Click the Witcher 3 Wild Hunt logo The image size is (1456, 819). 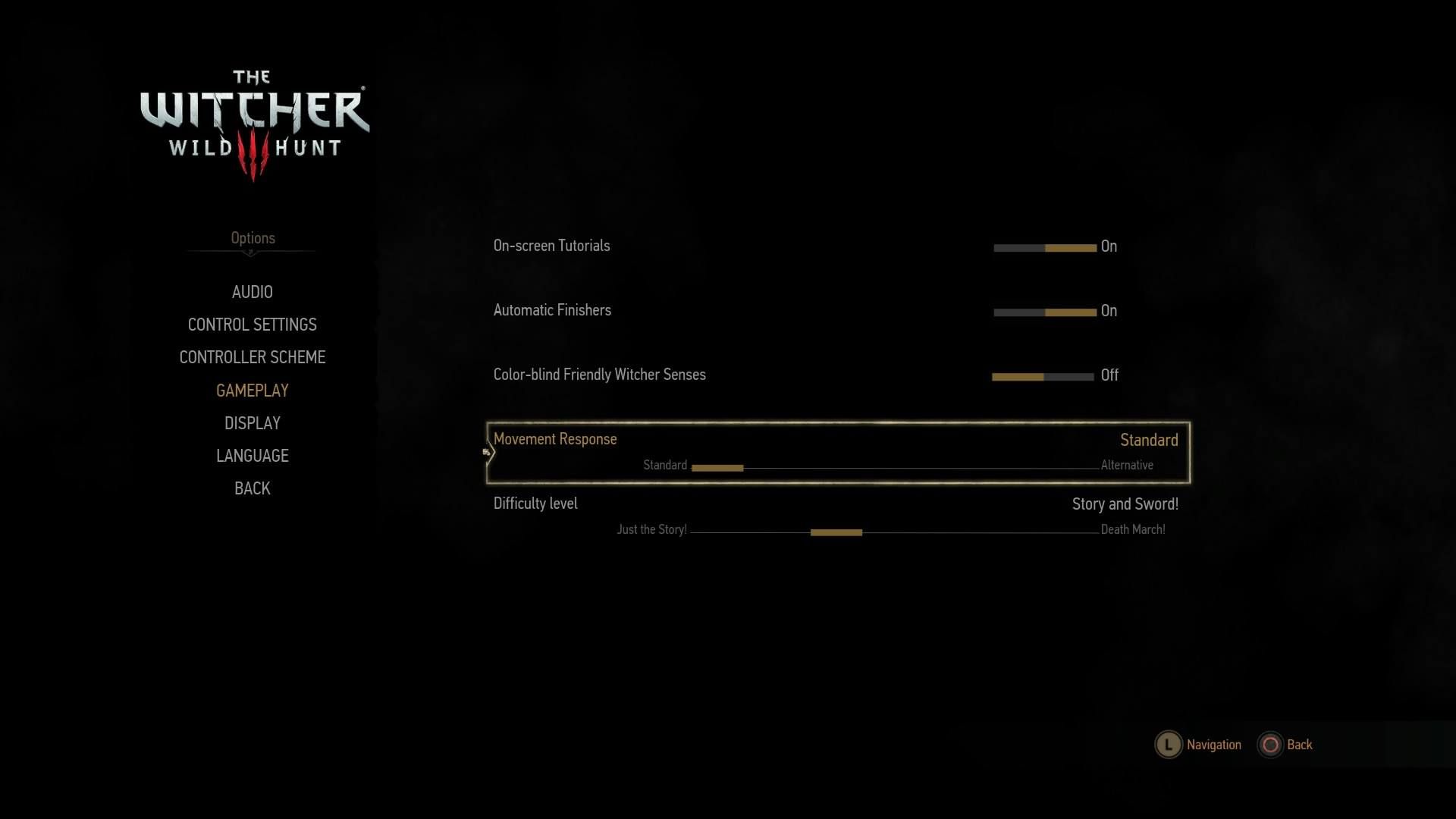coord(253,118)
